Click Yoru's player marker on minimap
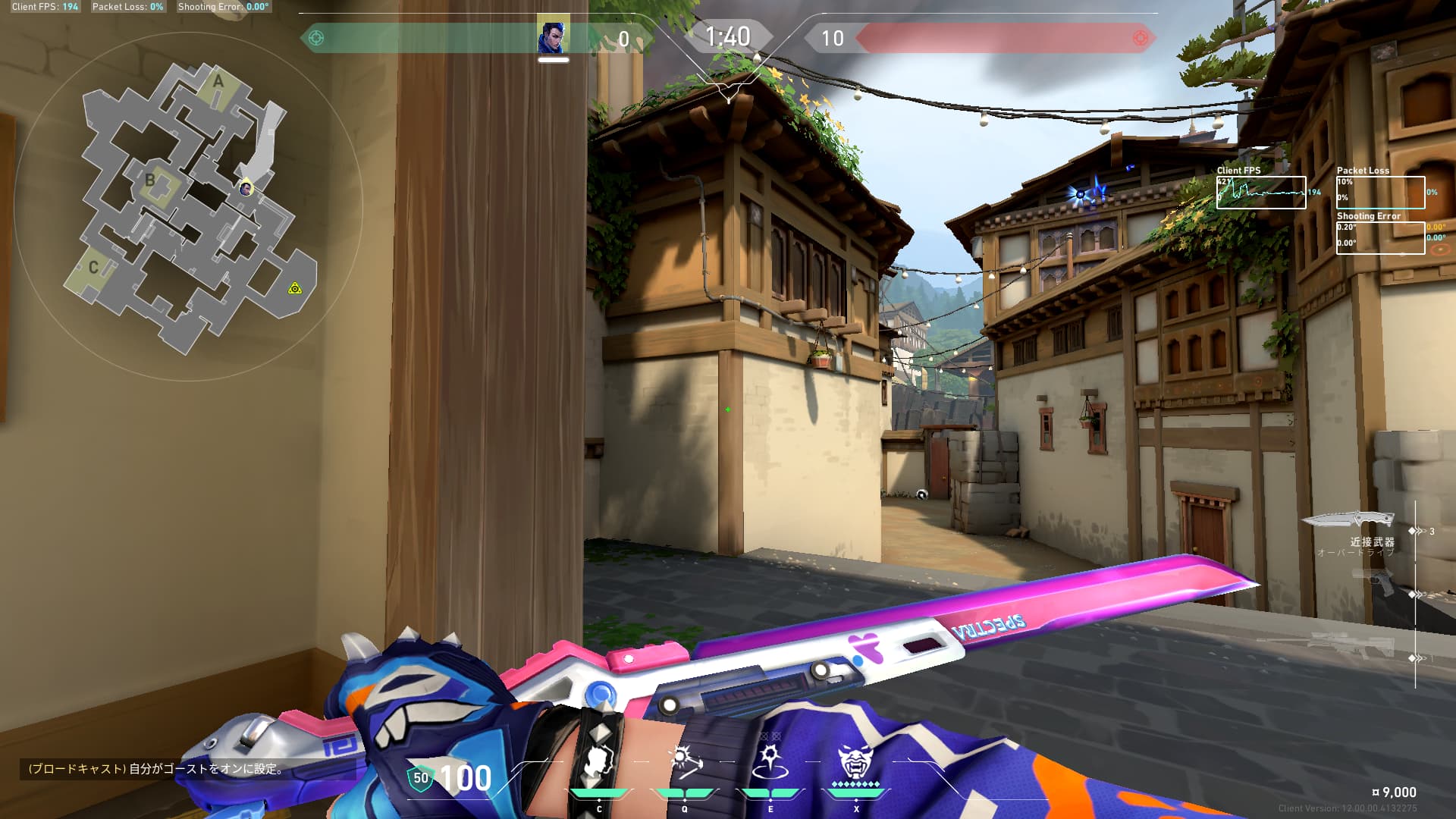 [x=246, y=189]
